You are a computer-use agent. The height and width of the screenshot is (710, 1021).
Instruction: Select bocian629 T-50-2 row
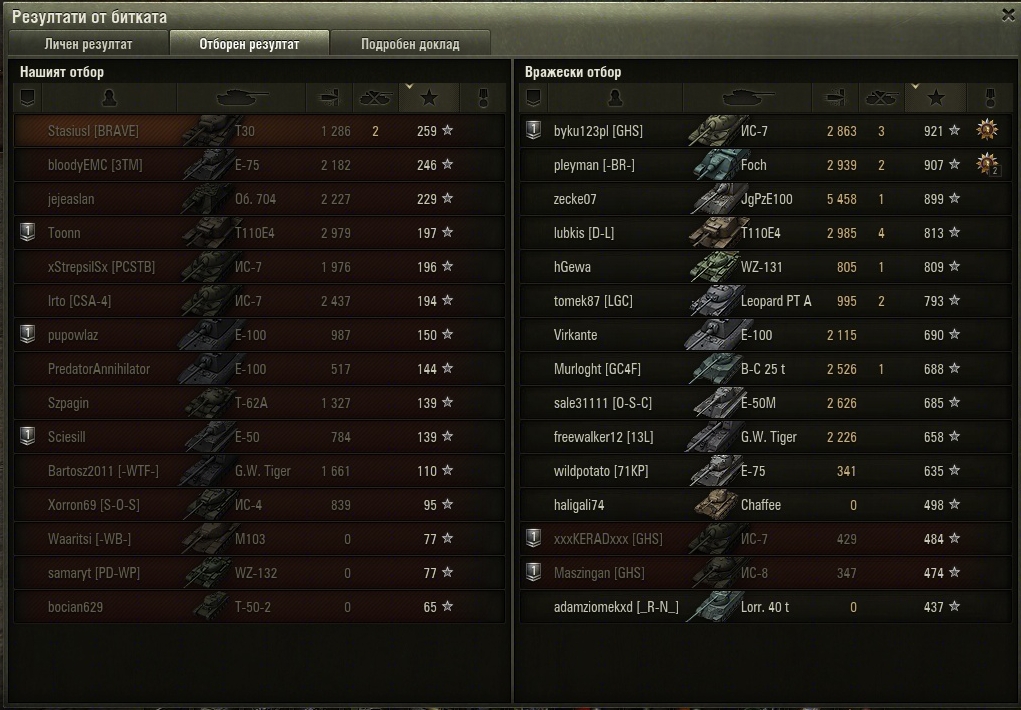(x=260, y=607)
